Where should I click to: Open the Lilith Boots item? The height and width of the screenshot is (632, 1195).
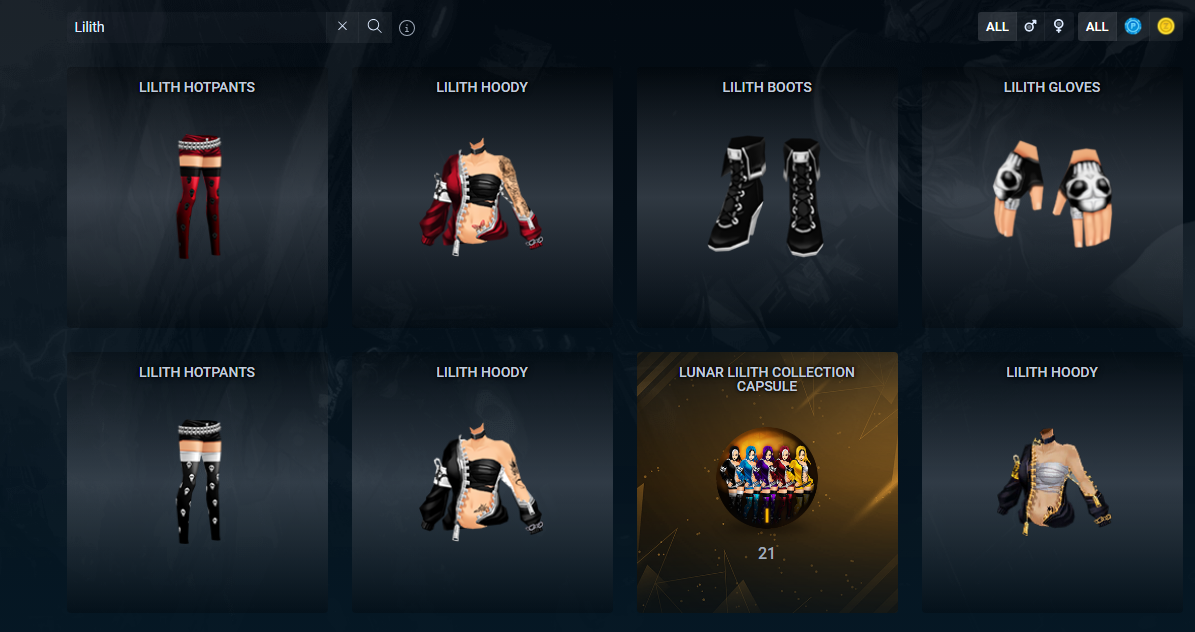click(x=767, y=197)
